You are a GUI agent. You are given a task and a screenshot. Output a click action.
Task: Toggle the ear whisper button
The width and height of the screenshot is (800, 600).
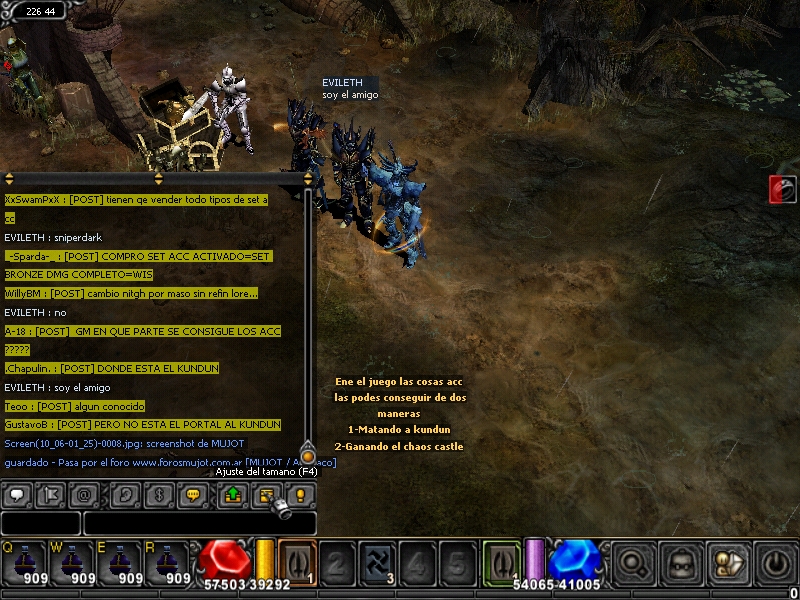point(126,494)
